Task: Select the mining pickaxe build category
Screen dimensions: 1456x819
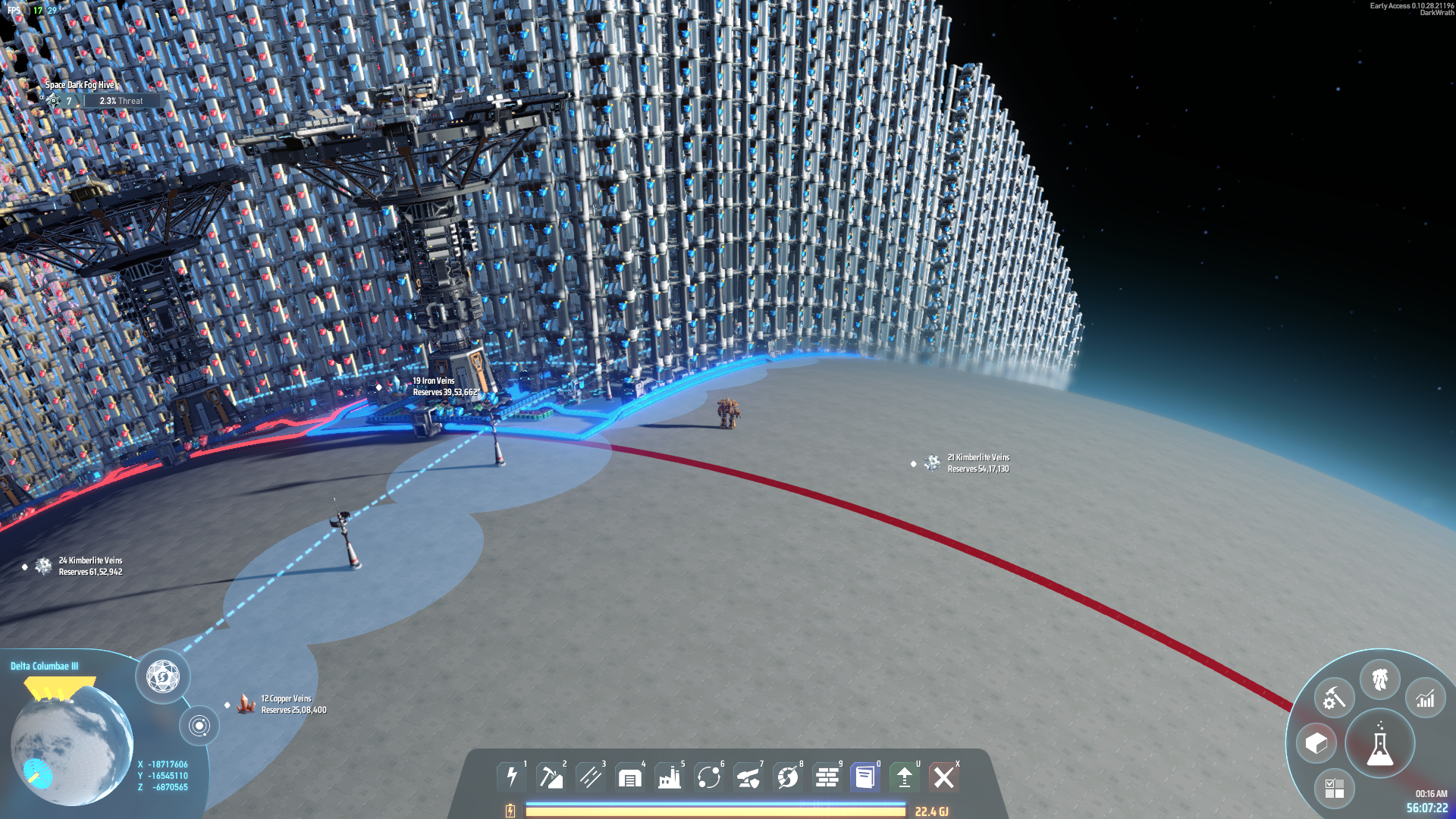Action: point(551,777)
